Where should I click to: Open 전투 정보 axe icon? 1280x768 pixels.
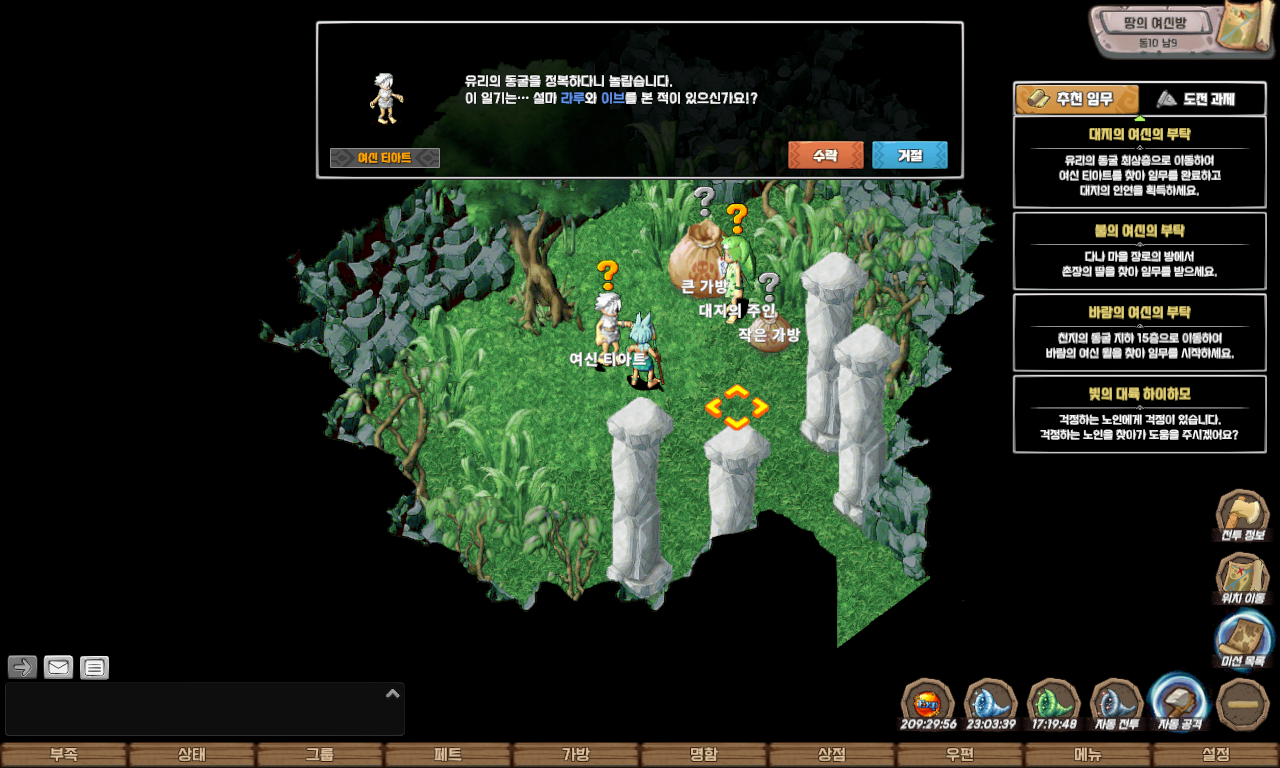(1242, 516)
